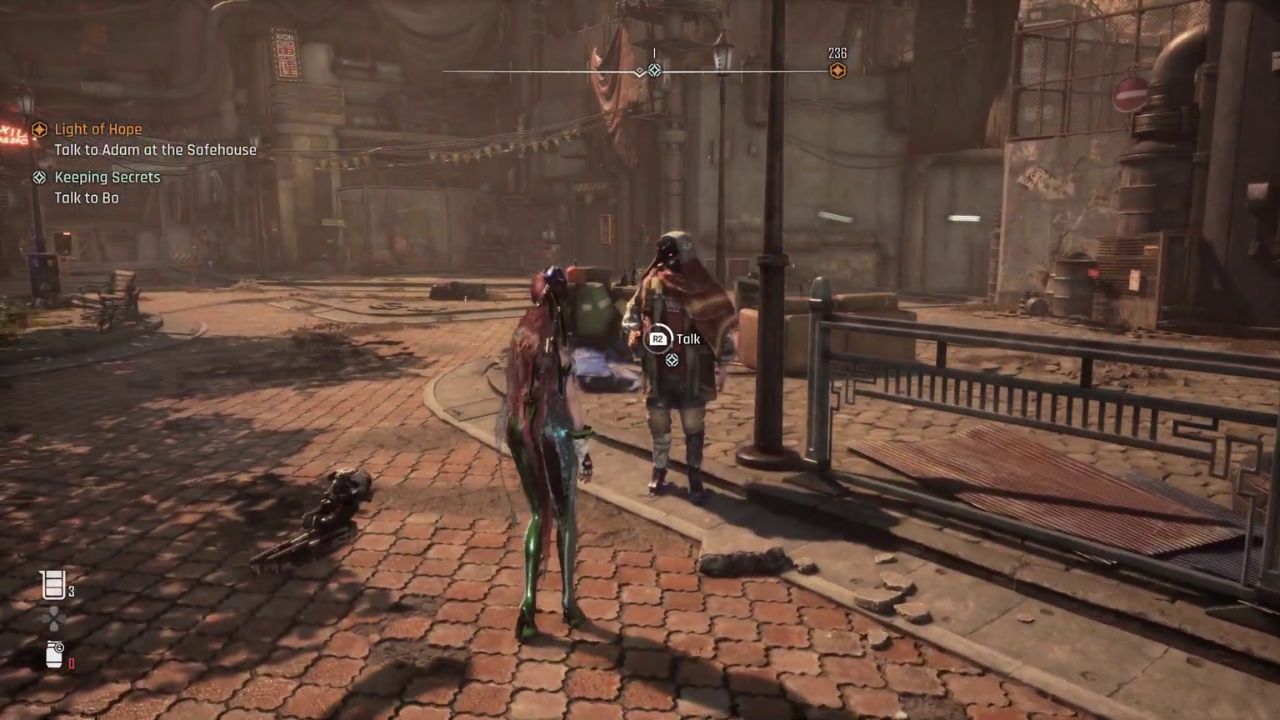The width and height of the screenshot is (1280, 720).
Task: Click the objective Talk to Bo
Action: point(90,198)
